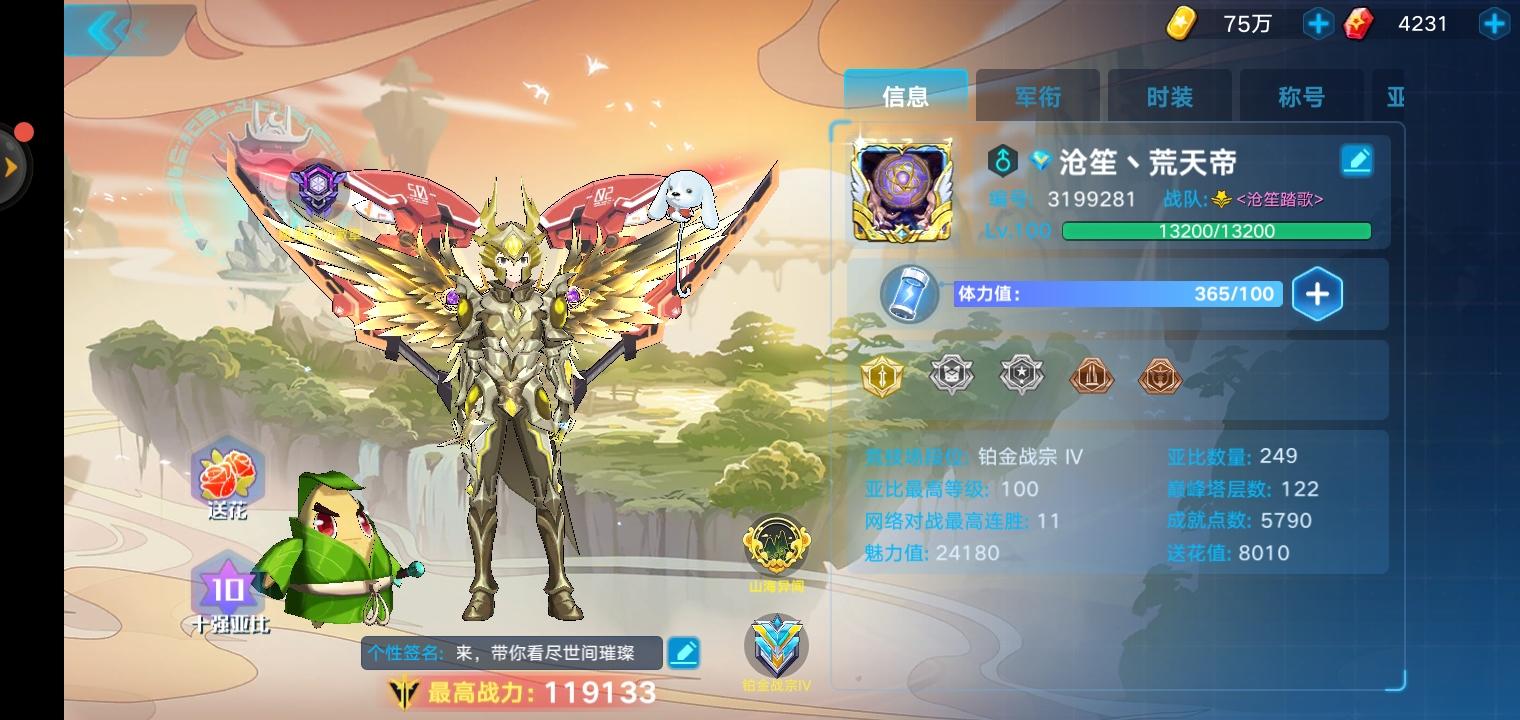Edit the player name with pencil button
Screen dimensions: 1520x720
click(x=1357, y=160)
